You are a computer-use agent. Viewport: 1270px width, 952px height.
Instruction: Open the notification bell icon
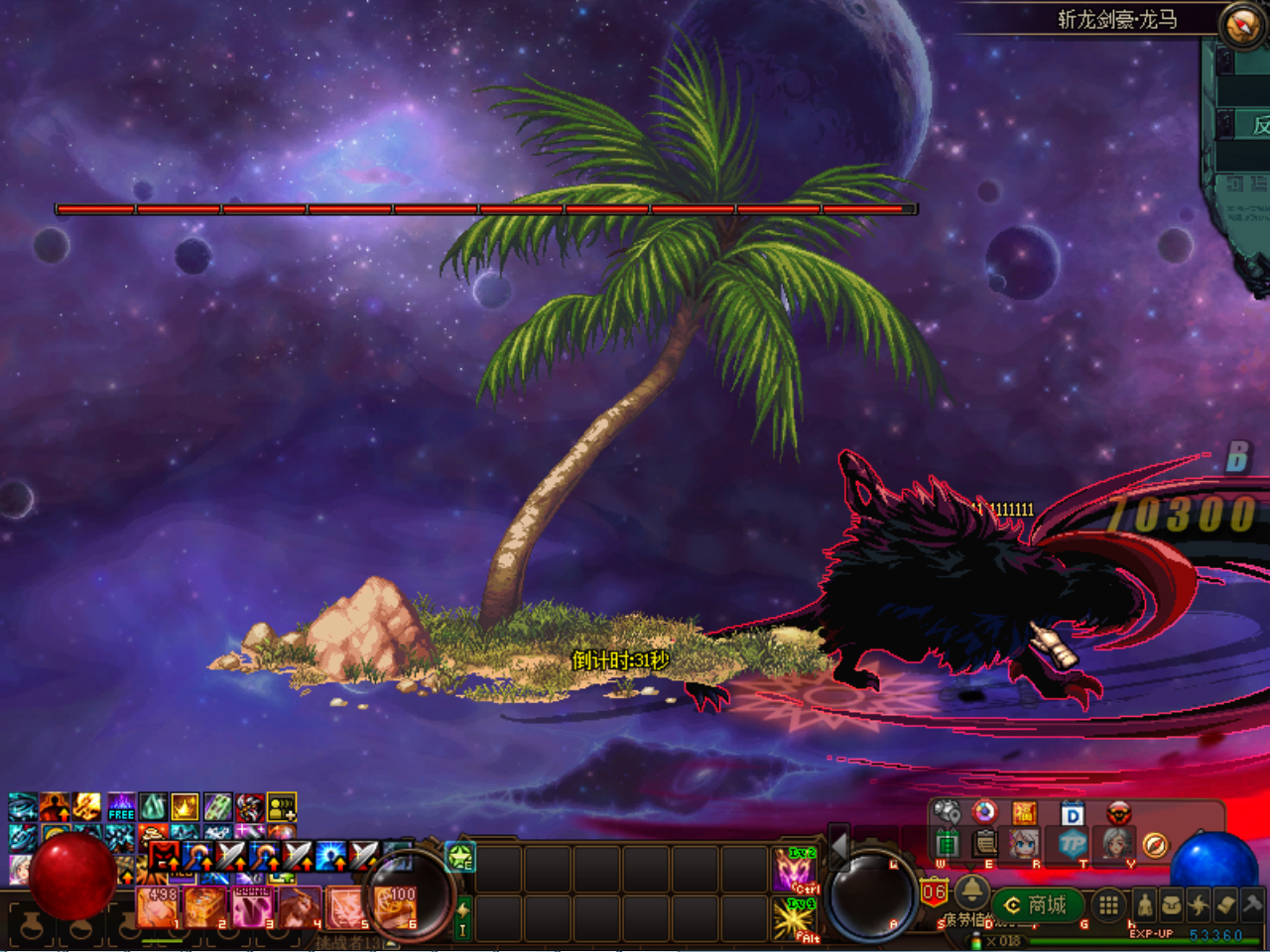point(971,889)
